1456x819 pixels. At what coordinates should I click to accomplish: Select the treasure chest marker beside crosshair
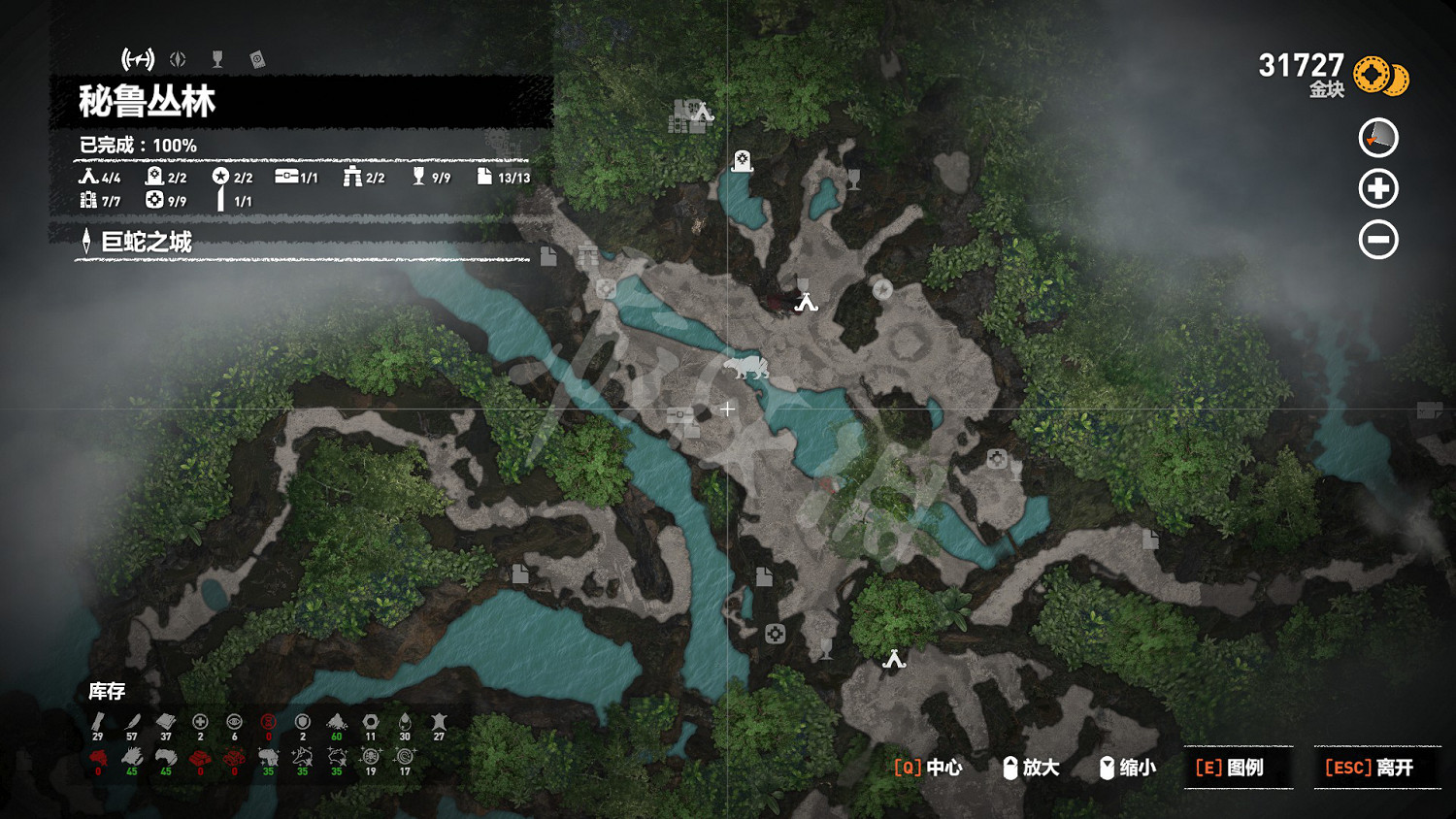pos(680,414)
